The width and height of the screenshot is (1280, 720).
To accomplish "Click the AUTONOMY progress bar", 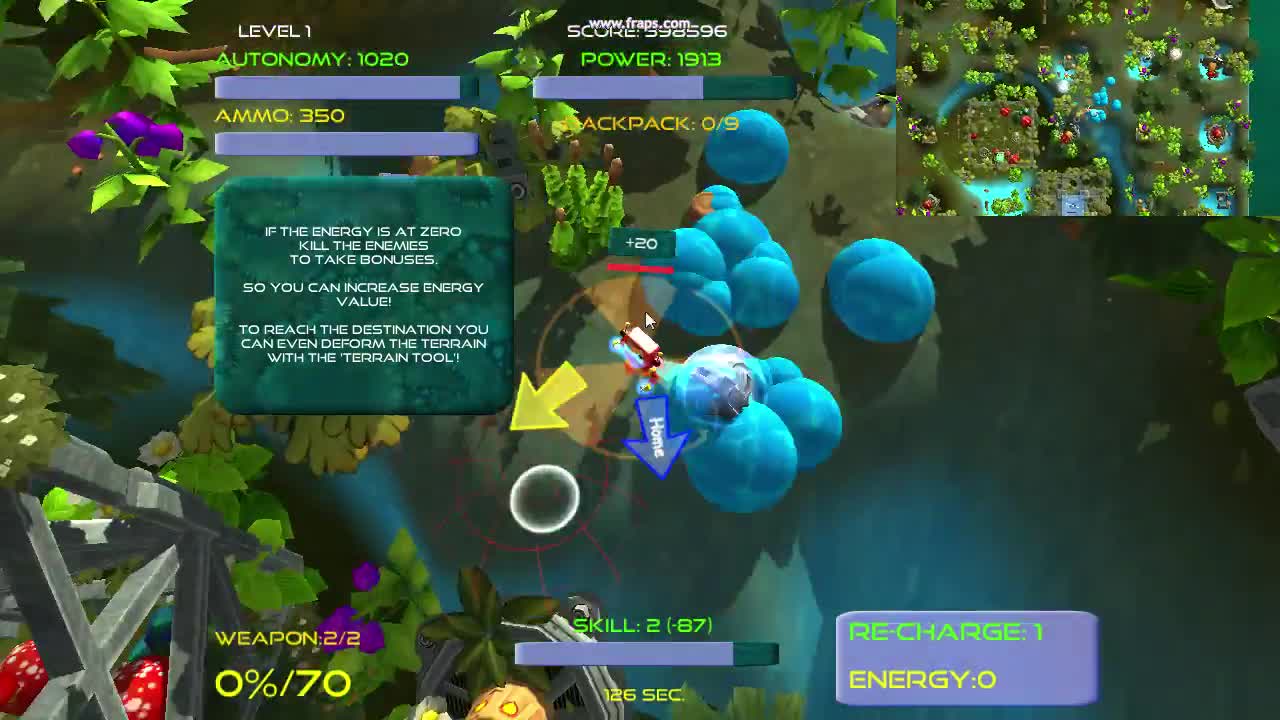I will coord(337,88).
